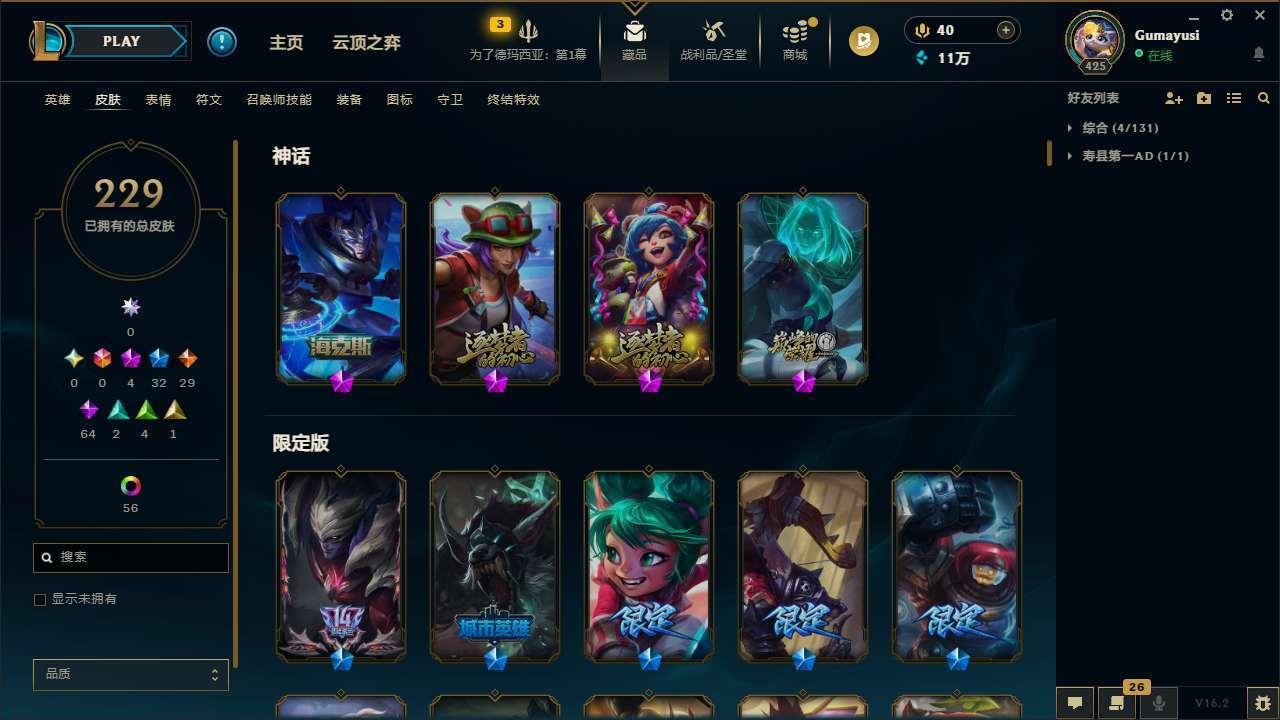Click the chroma color wheel showing 56

pyautogui.click(x=130, y=483)
